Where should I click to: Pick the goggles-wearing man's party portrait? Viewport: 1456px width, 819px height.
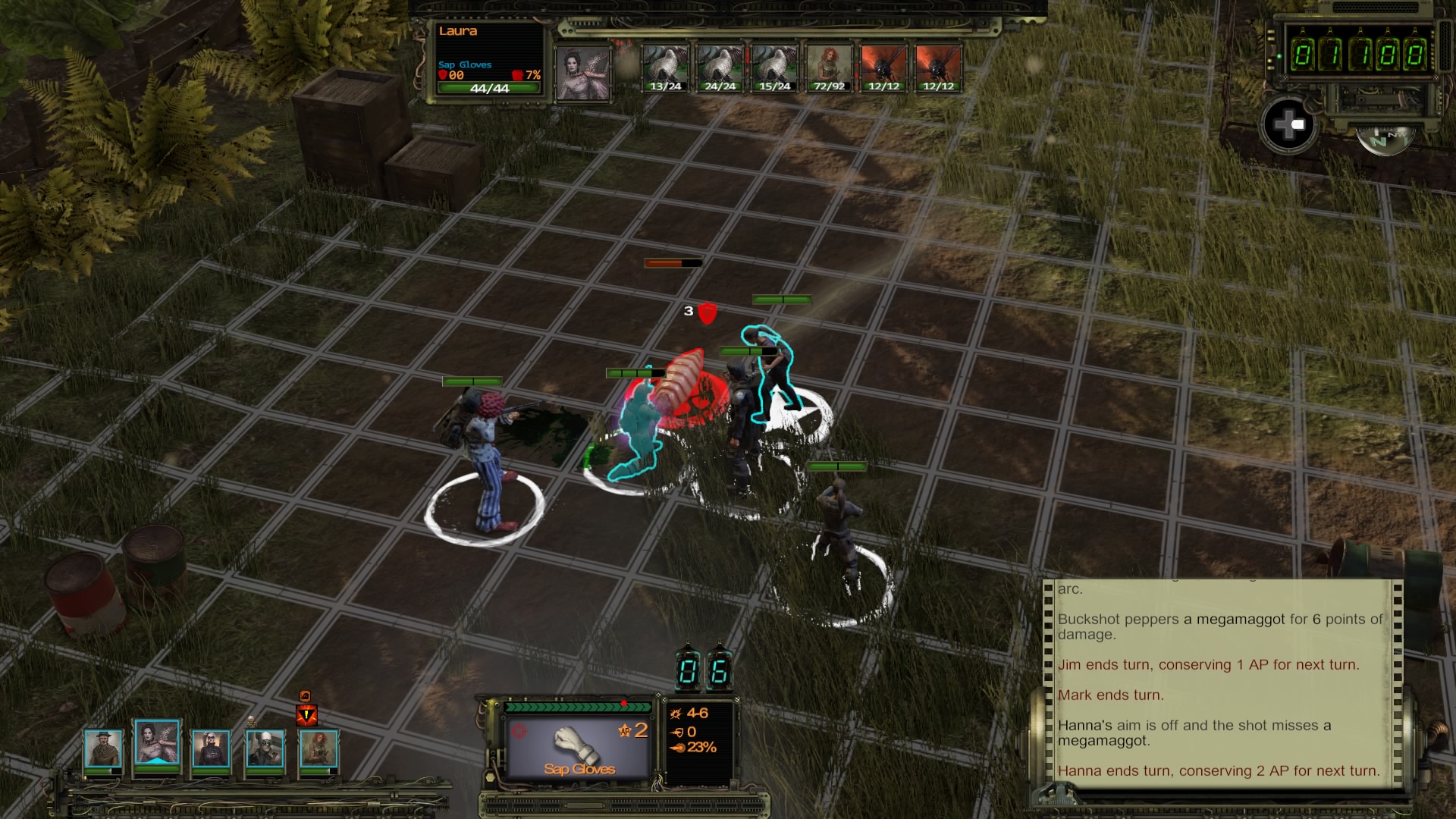[265, 748]
